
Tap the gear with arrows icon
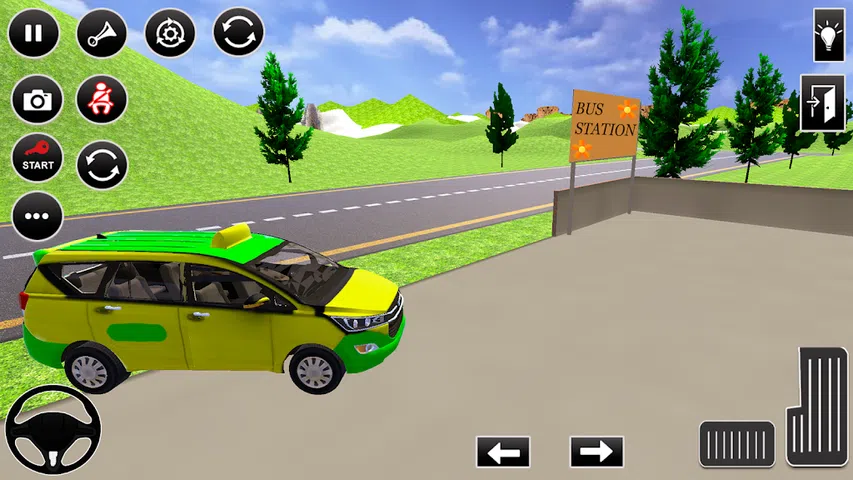pos(170,33)
